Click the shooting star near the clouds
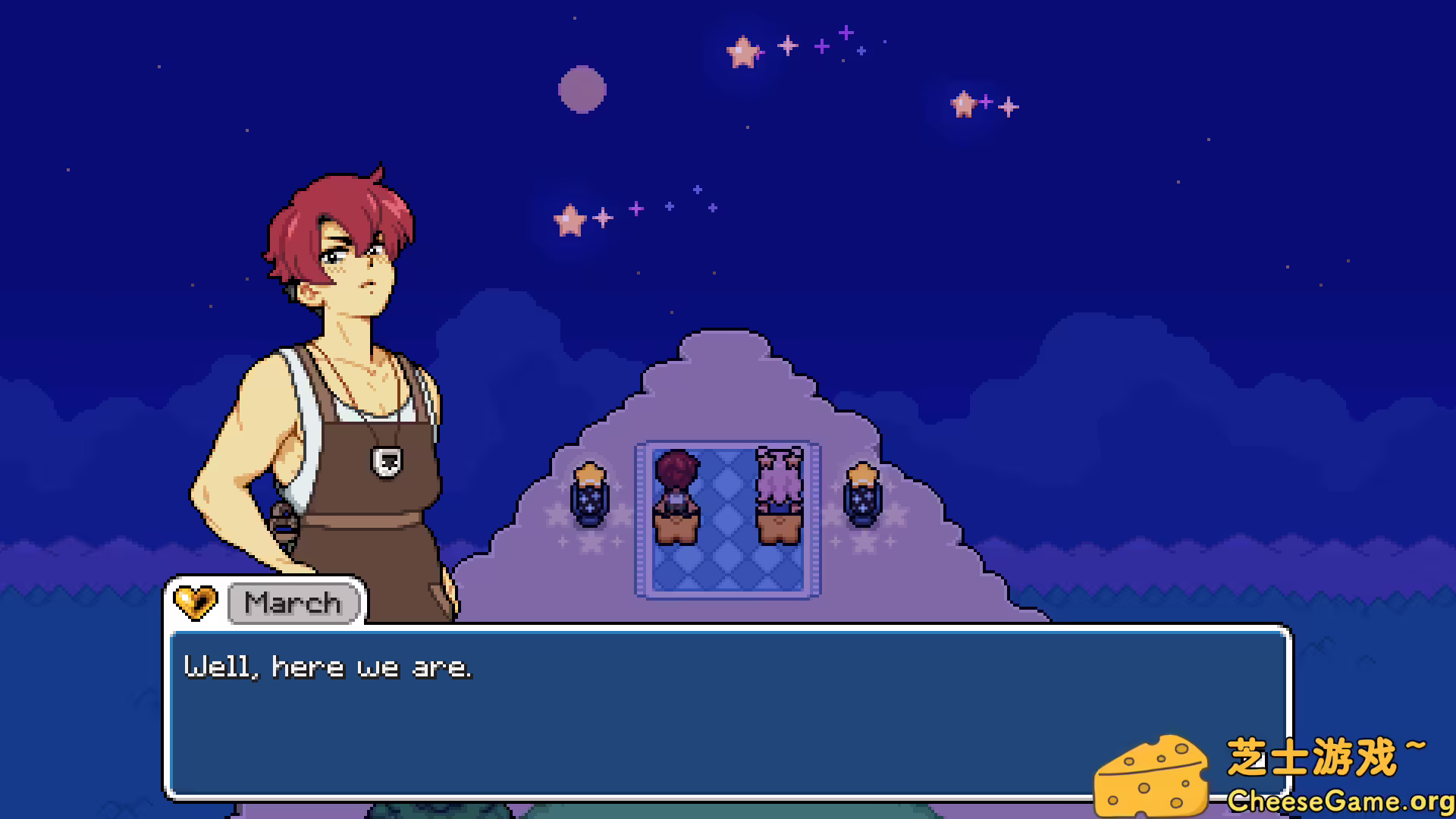The image size is (1456, 819). 570,218
